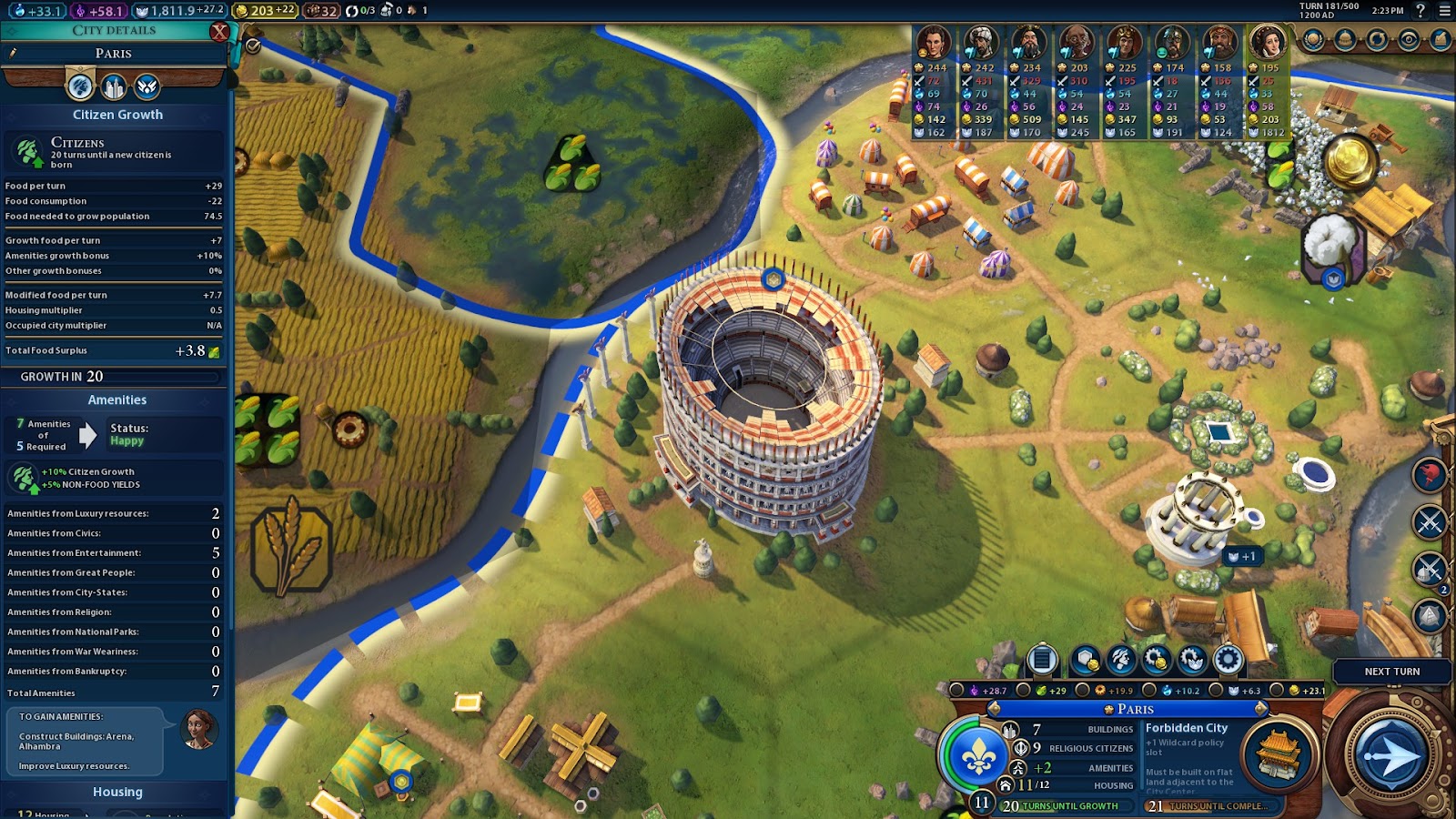Close the City Details panel
Viewport: 1456px width, 819px height.
(219, 32)
